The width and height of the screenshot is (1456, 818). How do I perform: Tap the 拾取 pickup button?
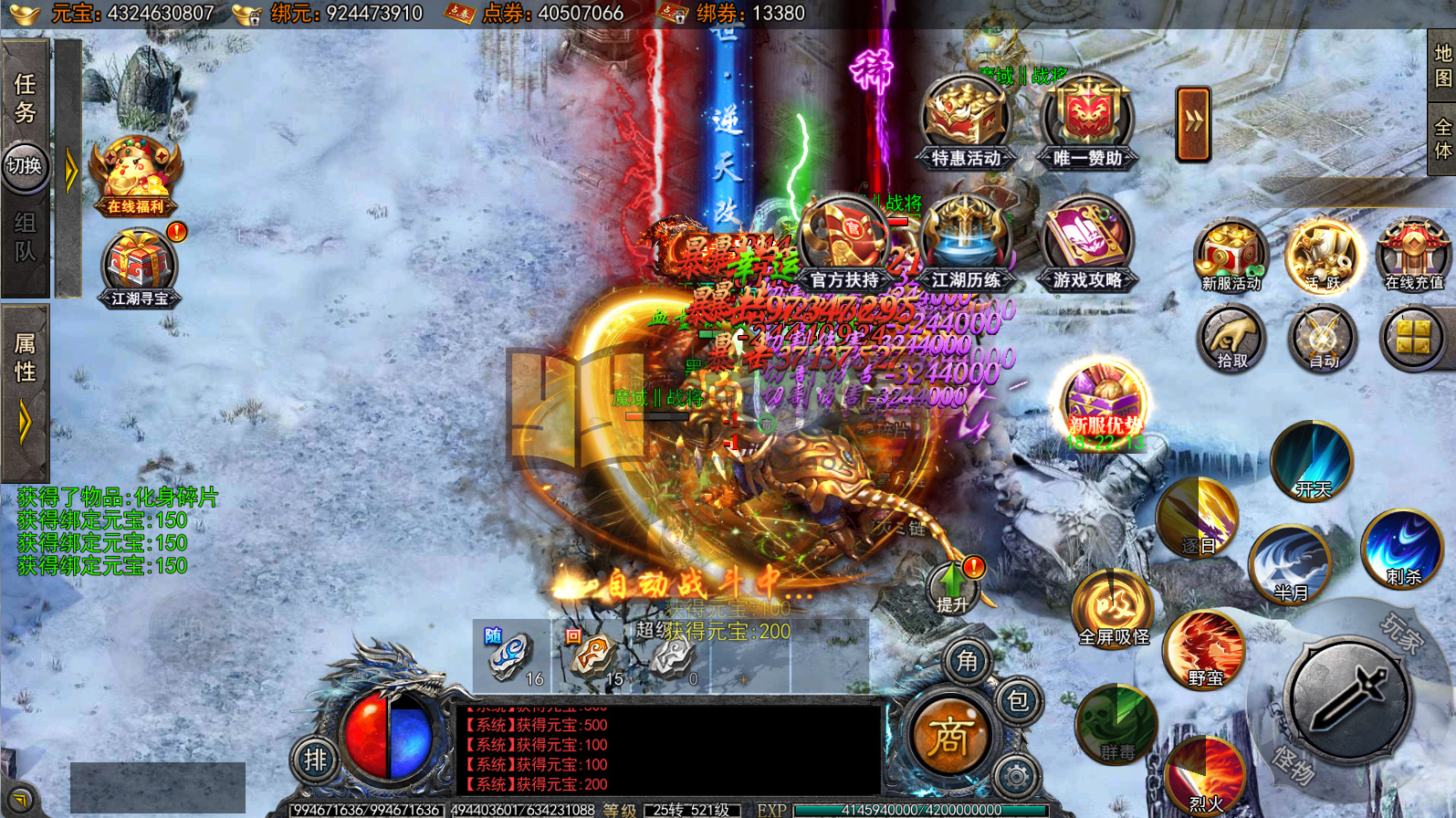[x=1231, y=339]
